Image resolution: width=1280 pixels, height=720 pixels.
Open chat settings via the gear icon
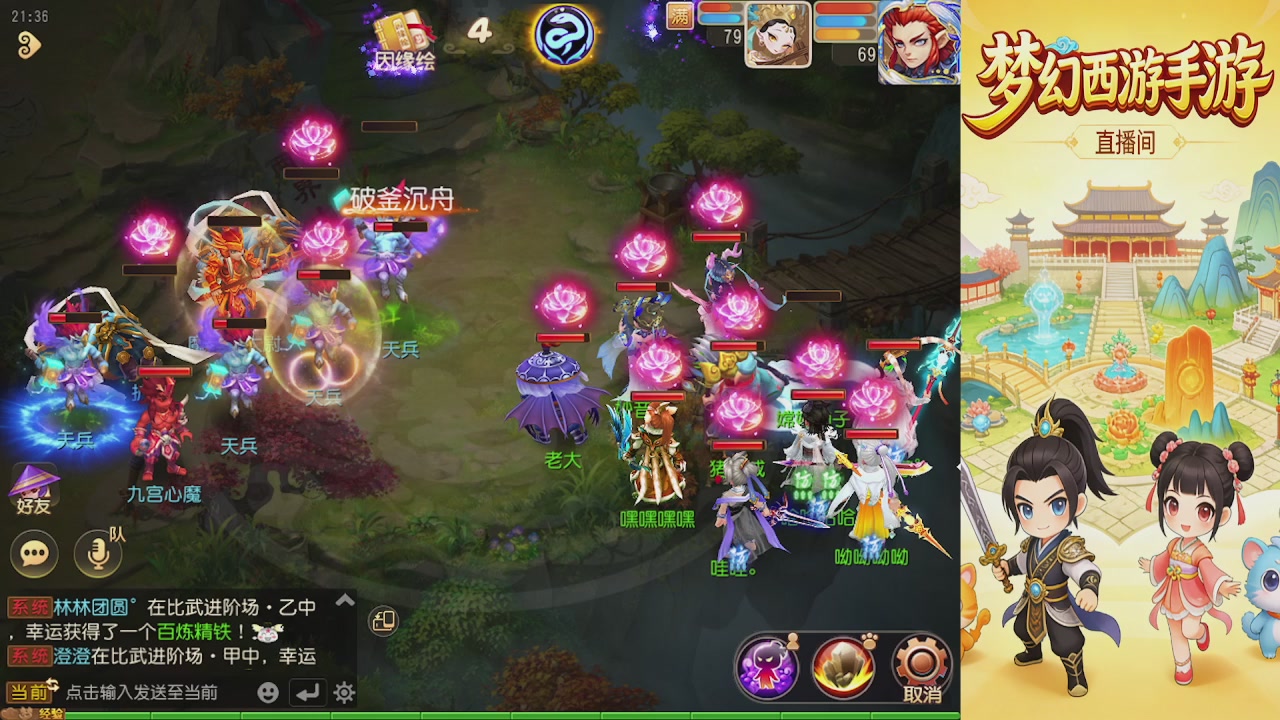coord(344,693)
